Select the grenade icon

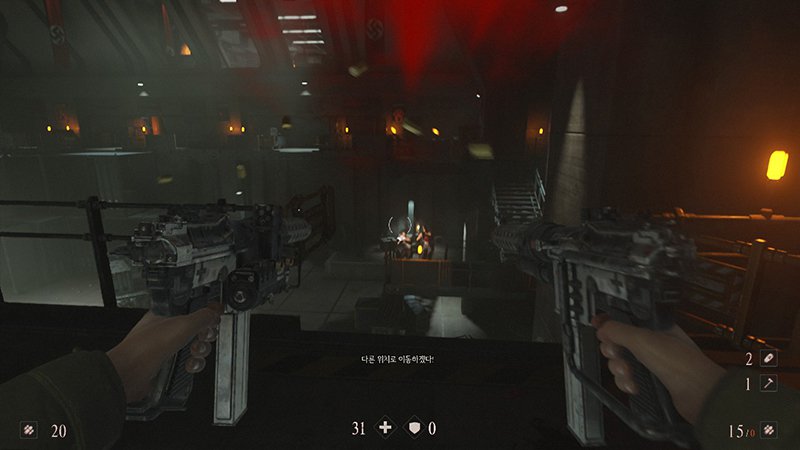pyautogui.click(x=768, y=358)
